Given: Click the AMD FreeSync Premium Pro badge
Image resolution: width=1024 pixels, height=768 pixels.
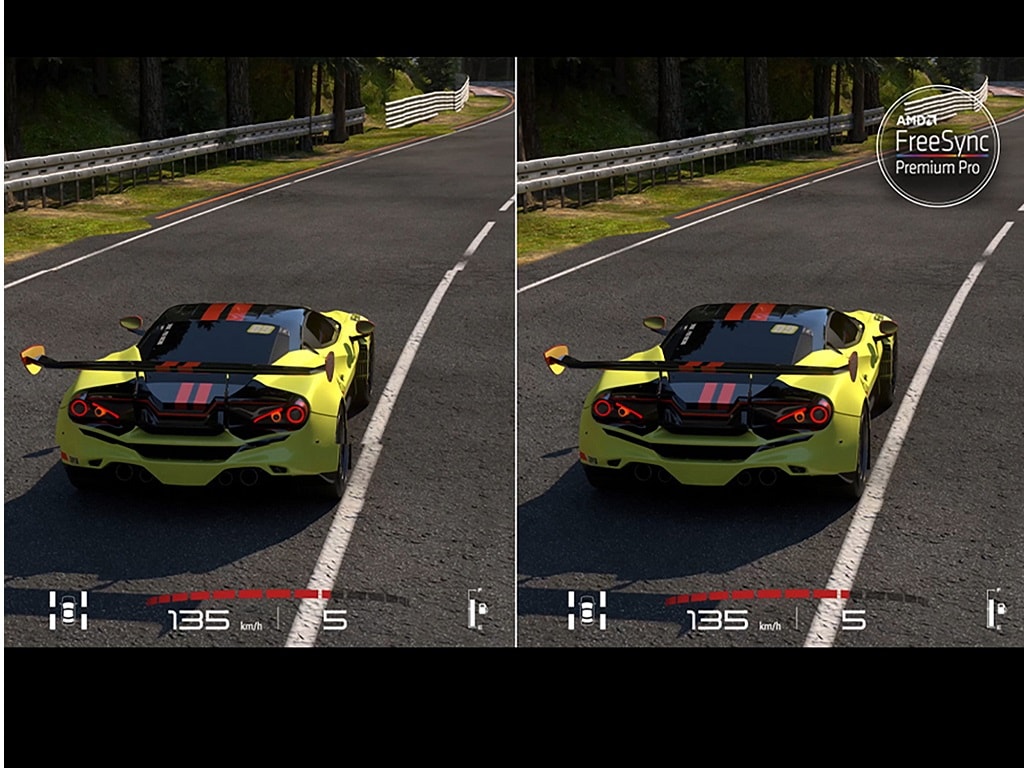Looking at the screenshot, I should tap(937, 146).
